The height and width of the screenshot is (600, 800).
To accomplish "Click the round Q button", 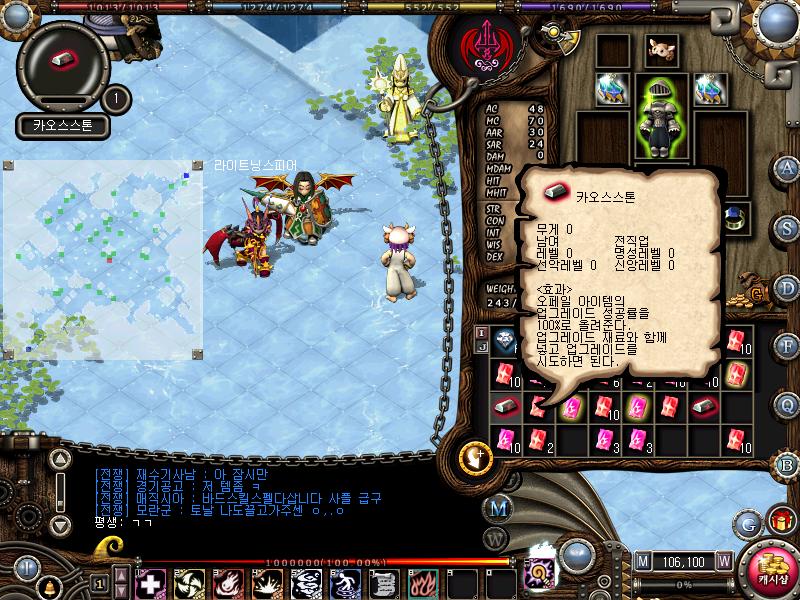I will (x=787, y=404).
